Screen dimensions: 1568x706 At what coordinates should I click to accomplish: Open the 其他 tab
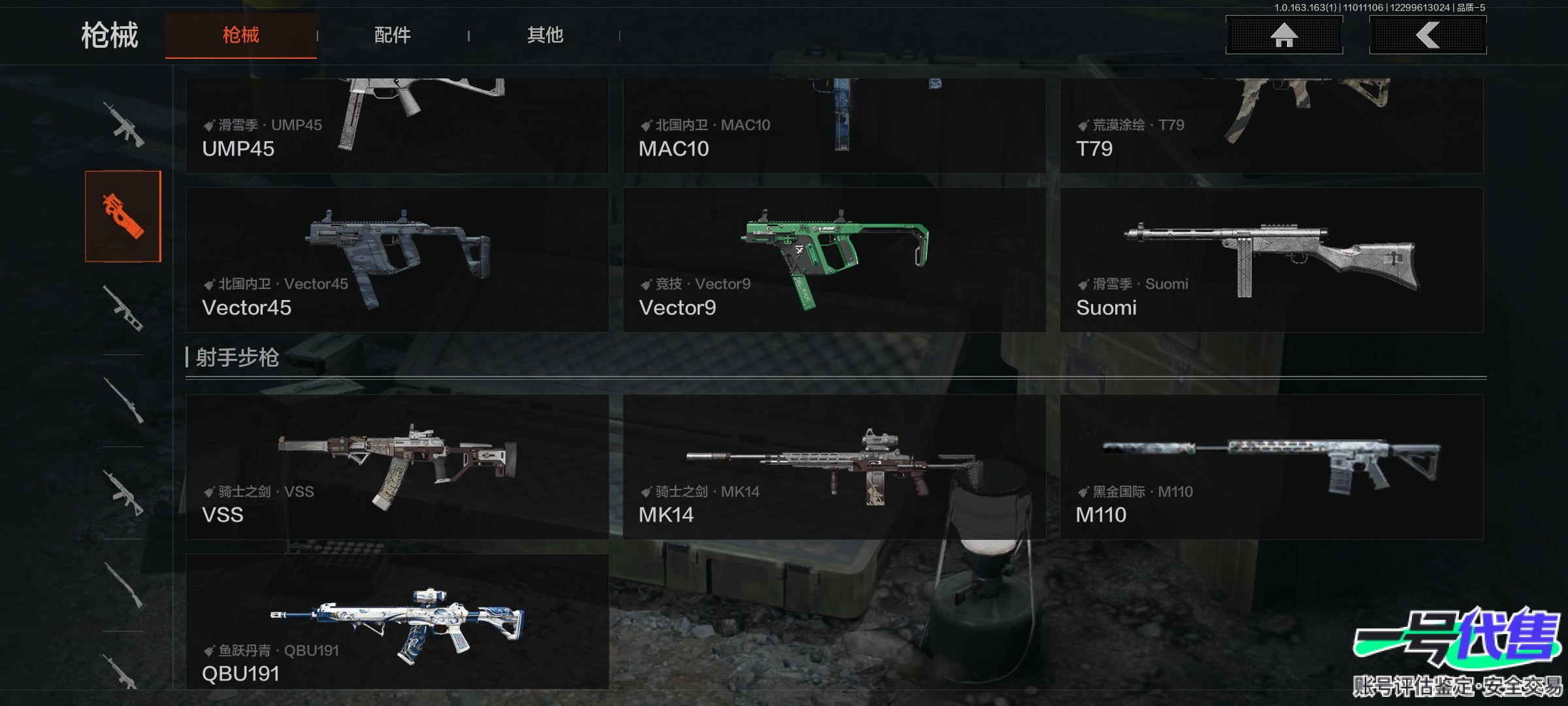pos(545,35)
